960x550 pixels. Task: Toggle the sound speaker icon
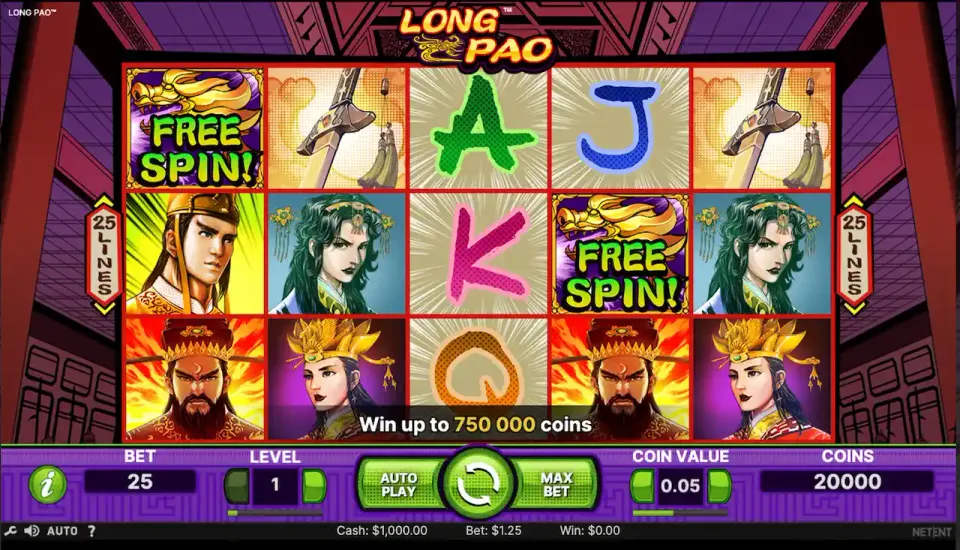(31, 531)
